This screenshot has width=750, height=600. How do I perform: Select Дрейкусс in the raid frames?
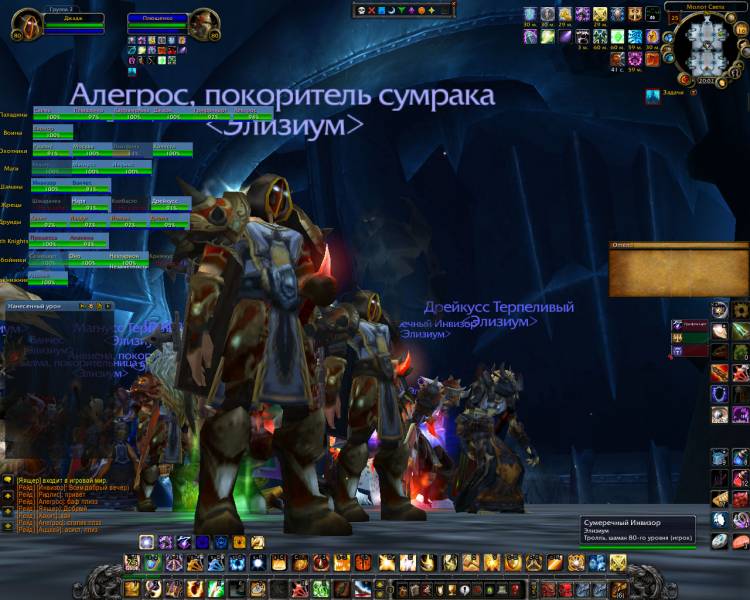[170, 202]
